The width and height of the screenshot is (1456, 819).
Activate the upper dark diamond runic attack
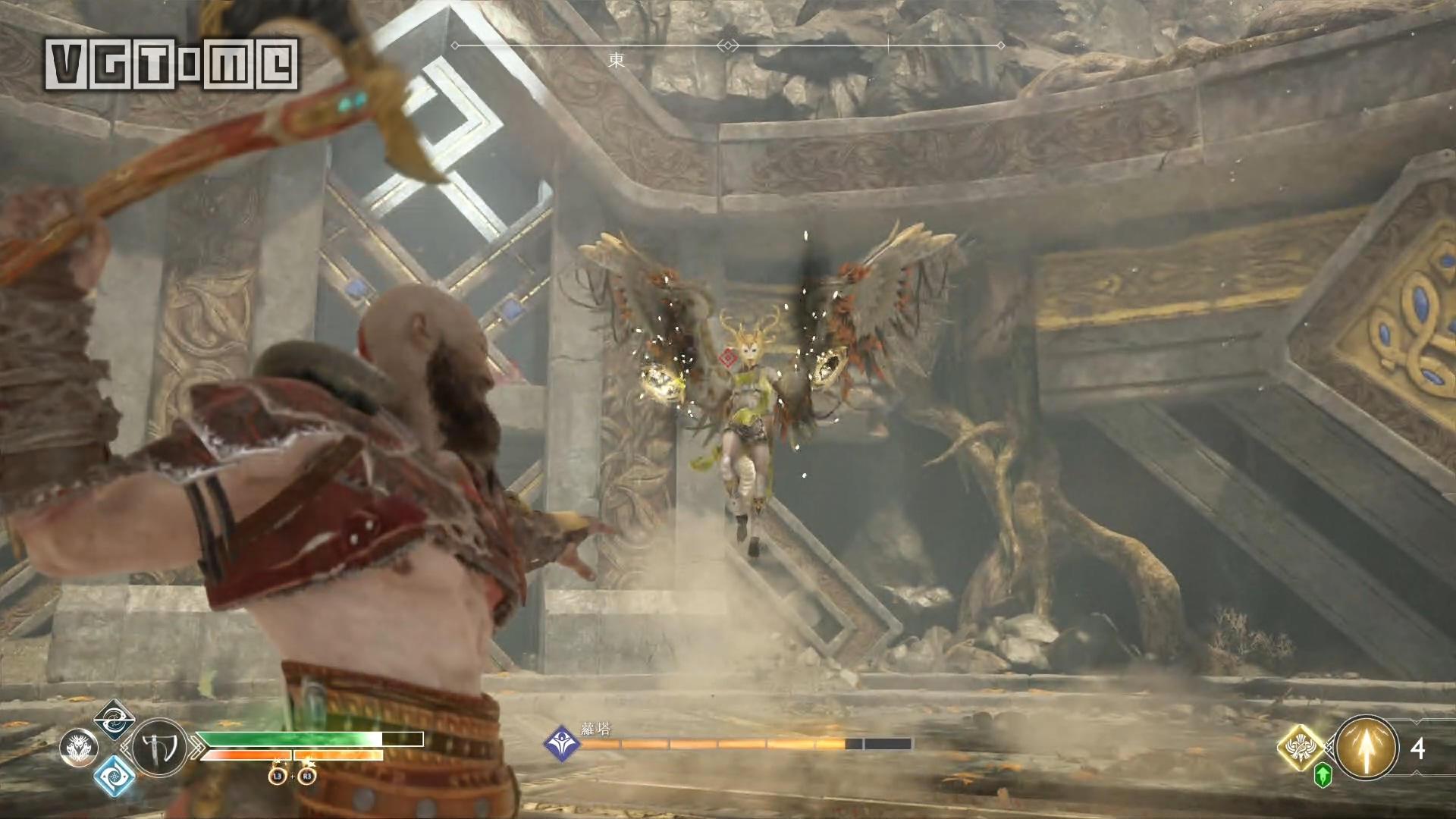tap(115, 720)
